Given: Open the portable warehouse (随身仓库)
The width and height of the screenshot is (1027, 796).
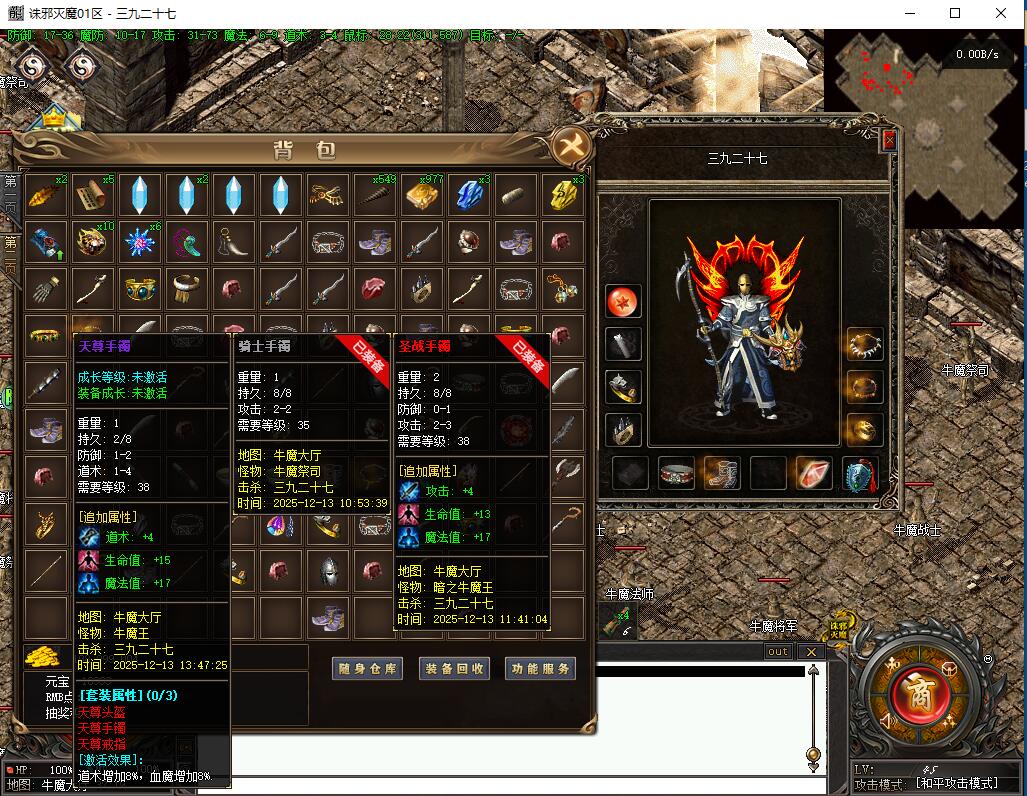Looking at the screenshot, I should click(368, 669).
